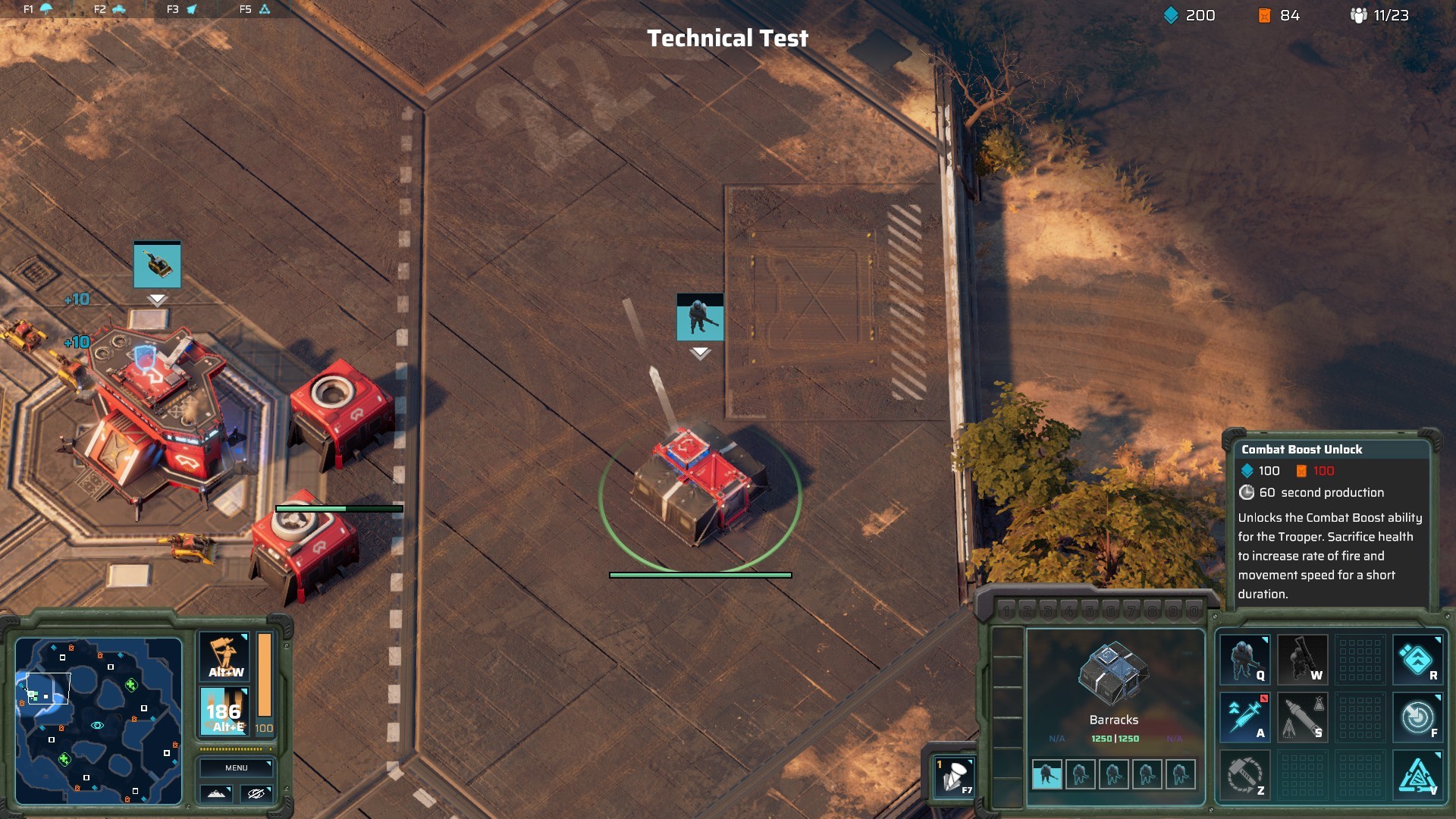Viewport: 1456px width, 819px height.
Task: Click the F1 umbrella control group icon
Action: [44, 10]
